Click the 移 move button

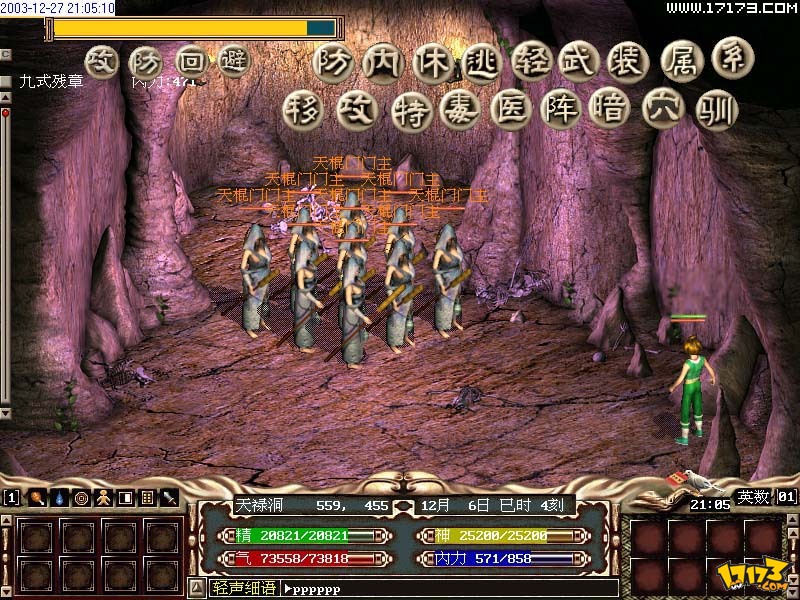(x=302, y=109)
